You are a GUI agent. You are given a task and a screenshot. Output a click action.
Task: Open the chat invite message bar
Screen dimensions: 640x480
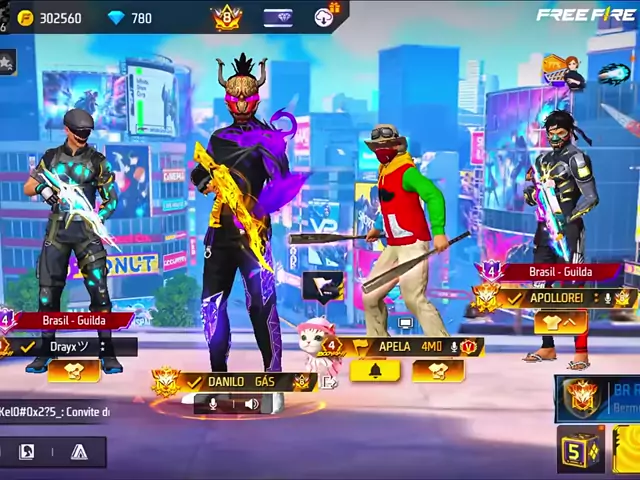(55, 411)
